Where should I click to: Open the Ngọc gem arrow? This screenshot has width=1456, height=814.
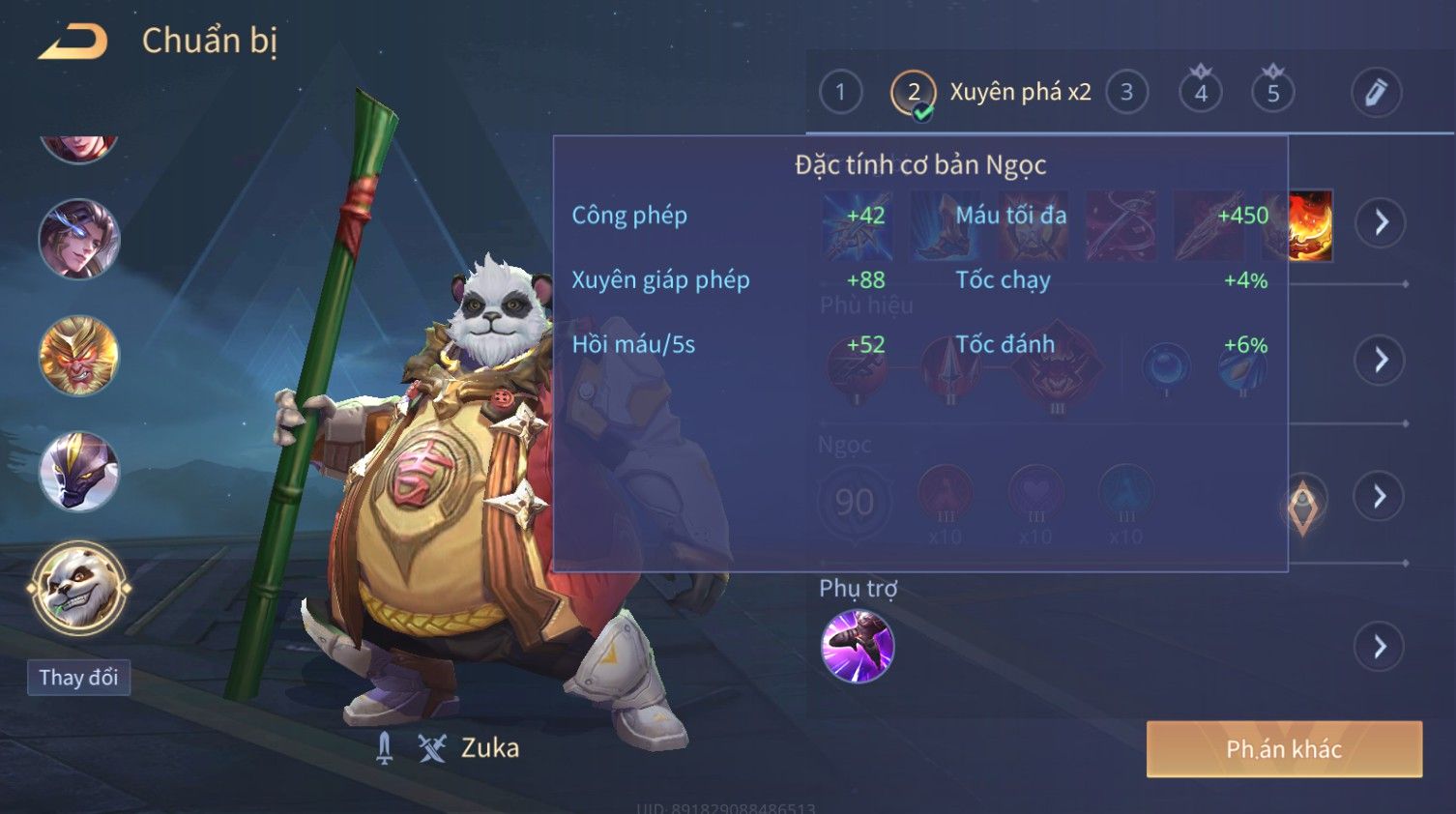click(1381, 496)
